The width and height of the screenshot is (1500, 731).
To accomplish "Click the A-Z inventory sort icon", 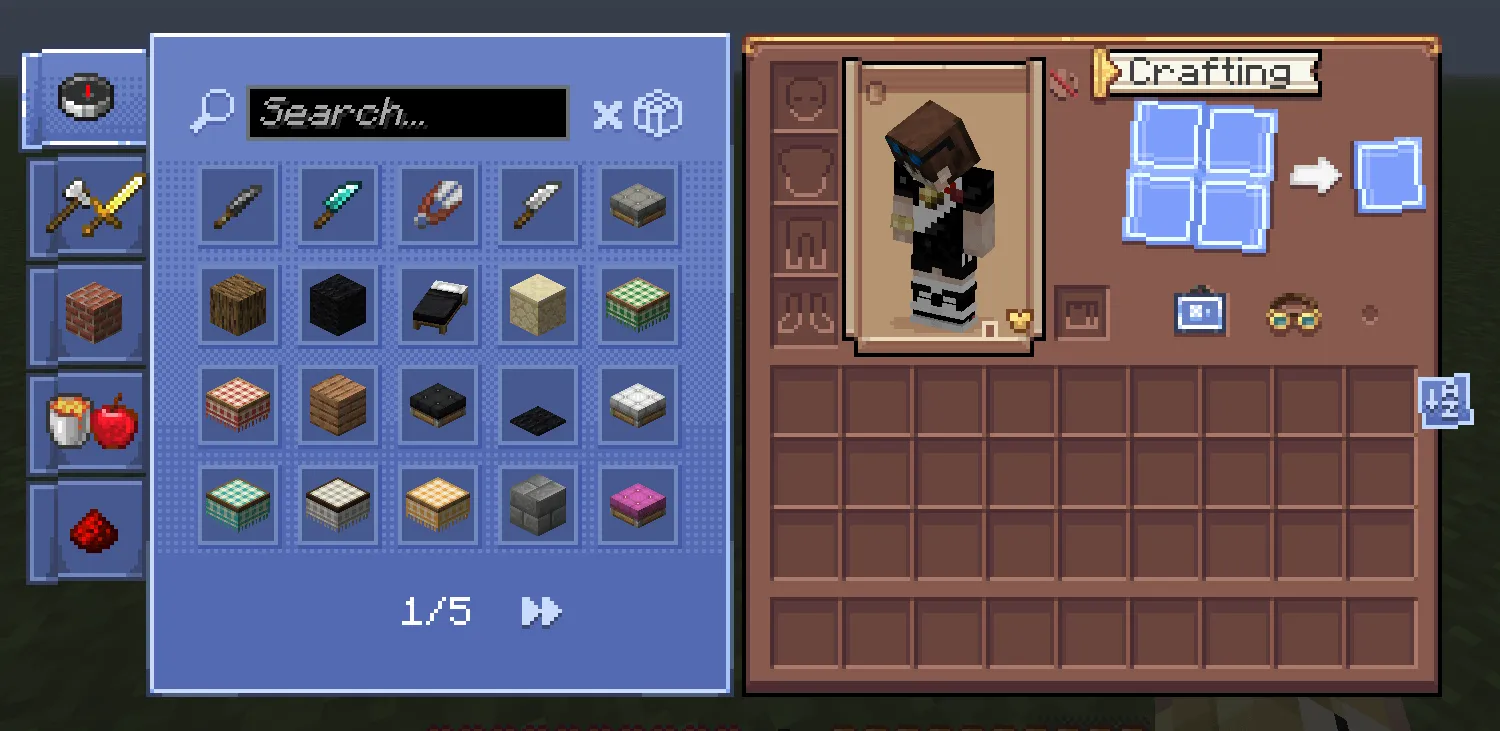I will pos(1444,399).
